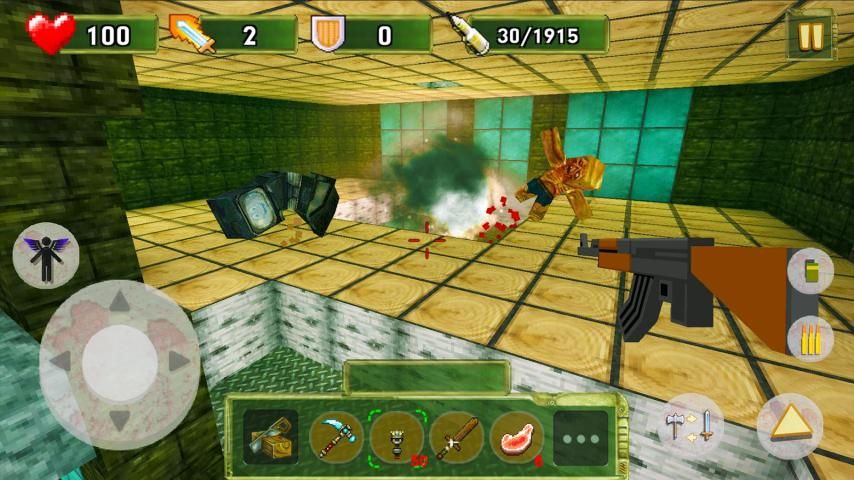Viewport: 854px width, 480px height.
Task: Reload using the three bullets button
Action: coord(809,339)
